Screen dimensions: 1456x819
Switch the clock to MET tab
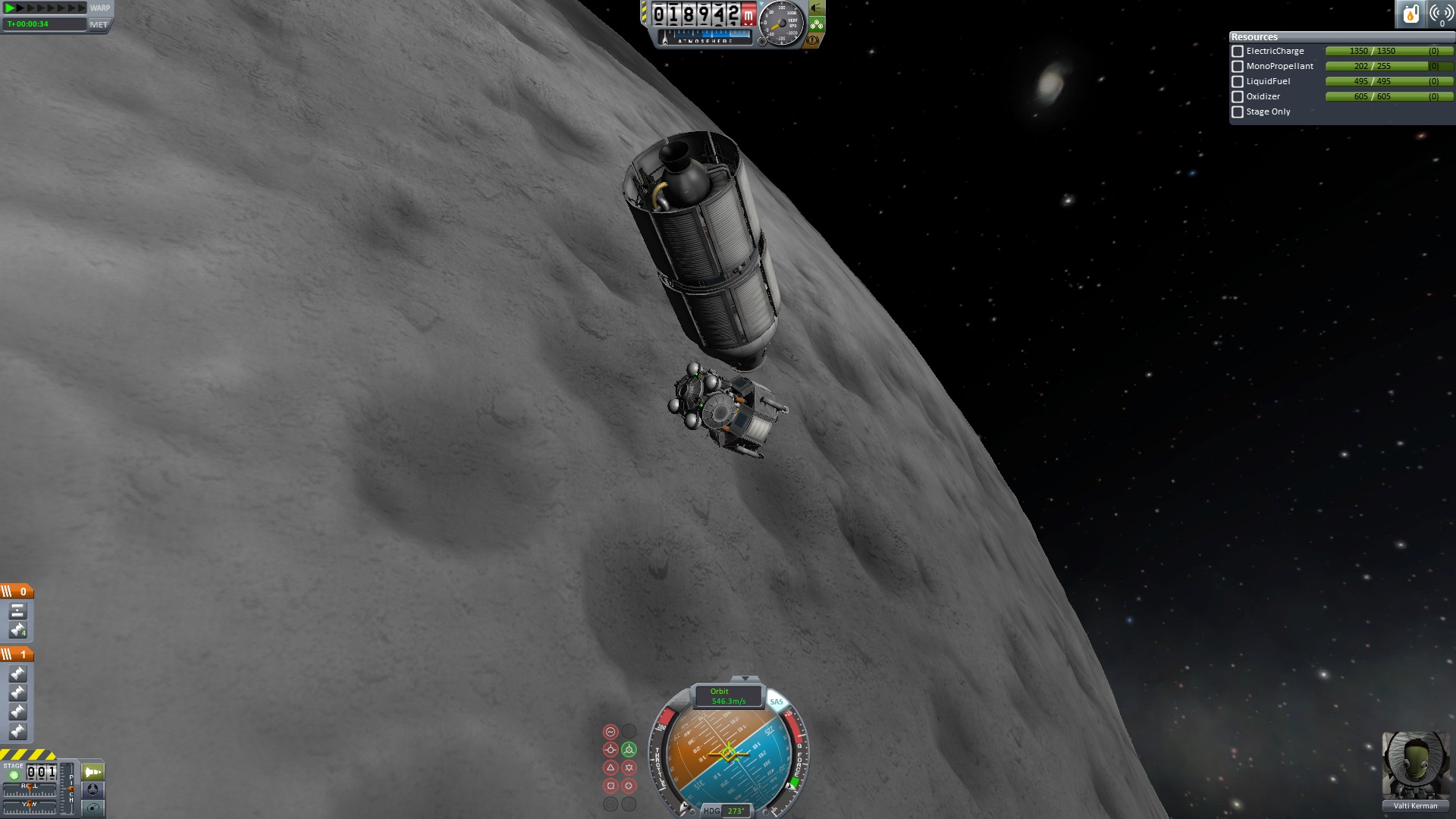[99, 24]
